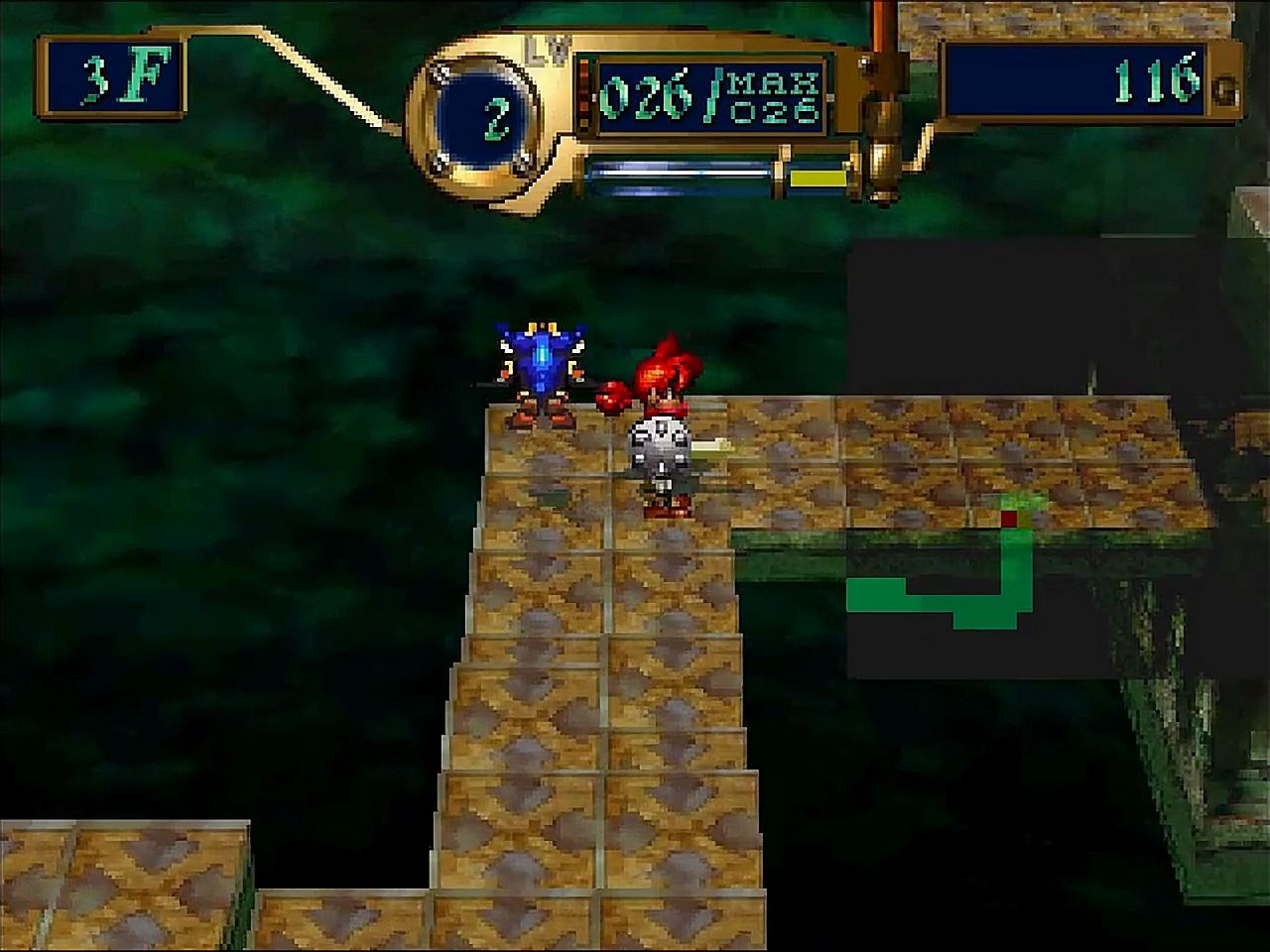Click the red player marker on the minimap
This screenshot has height=952, width=1270.
click(x=1009, y=517)
